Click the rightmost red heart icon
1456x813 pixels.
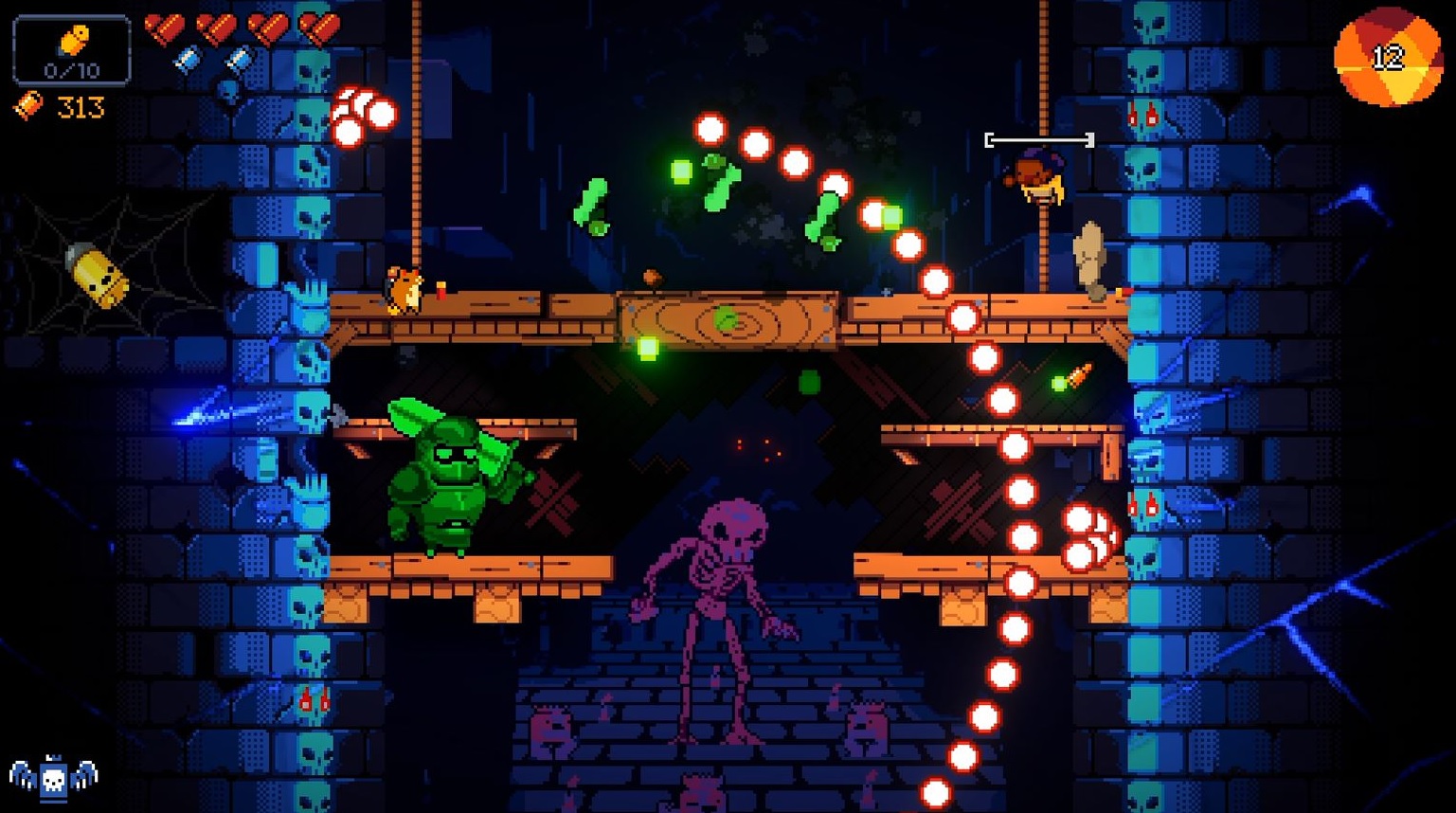(x=318, y=28)
